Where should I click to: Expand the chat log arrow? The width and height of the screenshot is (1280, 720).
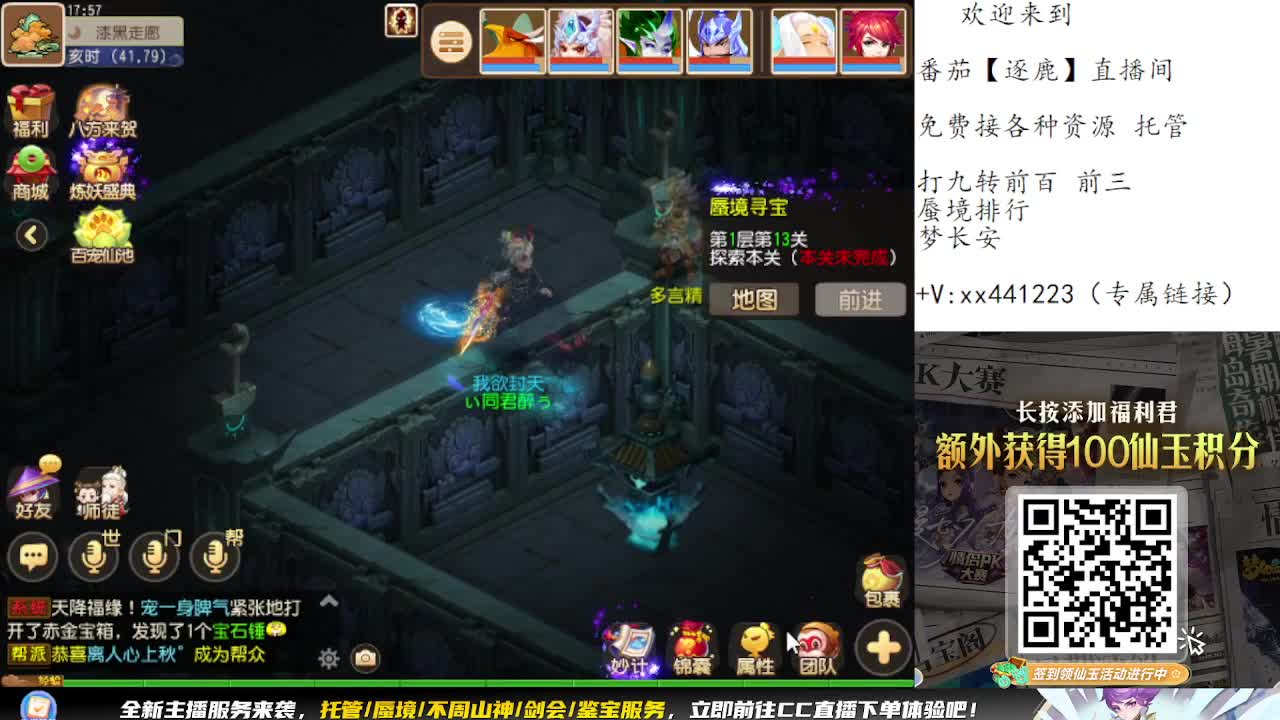click(329, 601)
